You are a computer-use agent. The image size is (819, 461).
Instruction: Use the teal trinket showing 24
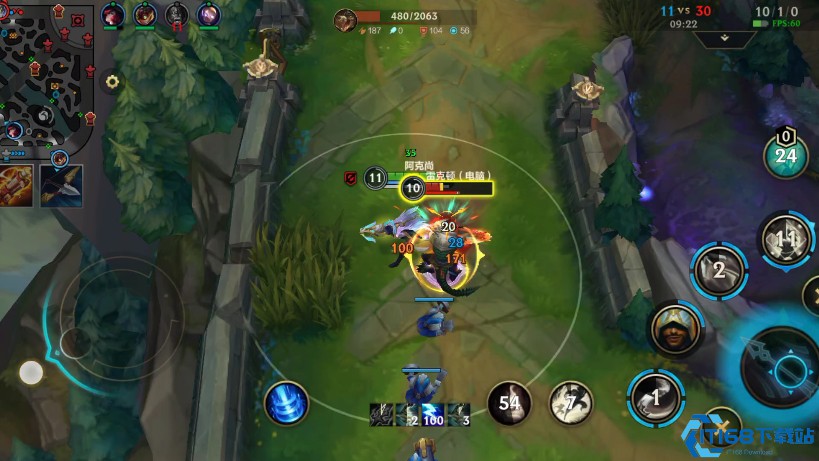[786, 154]
